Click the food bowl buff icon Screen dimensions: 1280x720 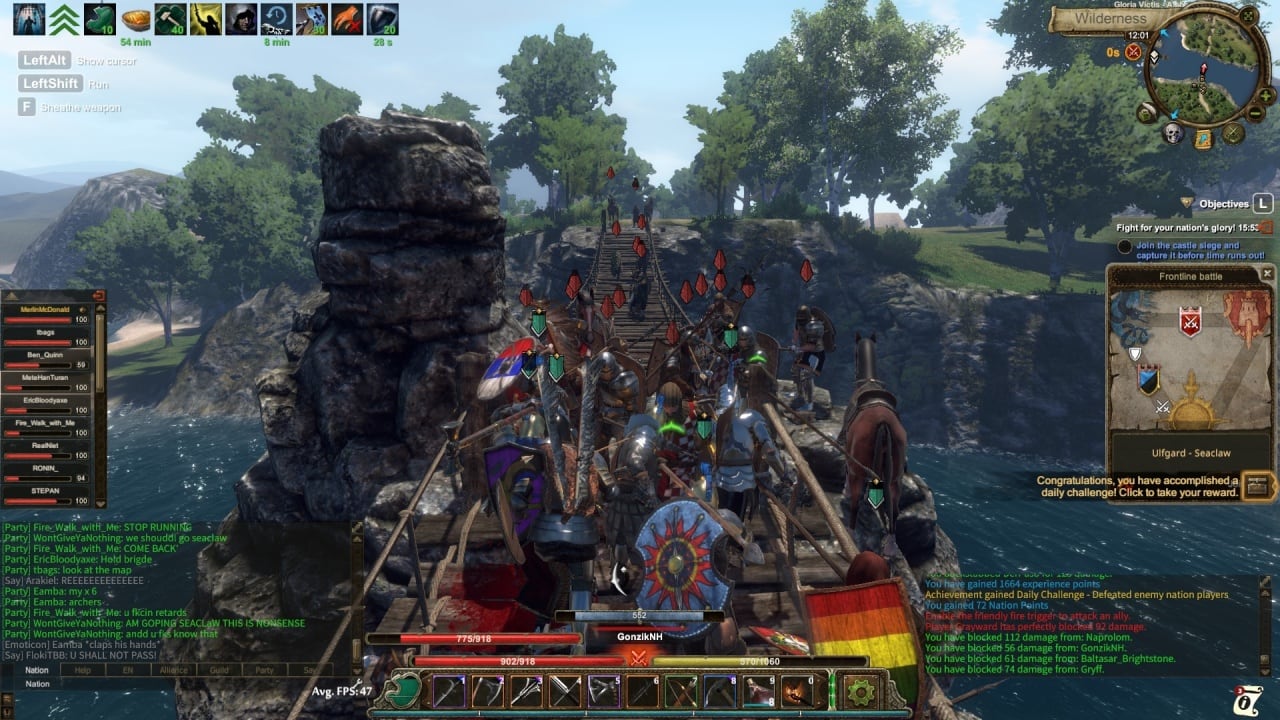pyautogui.click(x=136, y=19)
